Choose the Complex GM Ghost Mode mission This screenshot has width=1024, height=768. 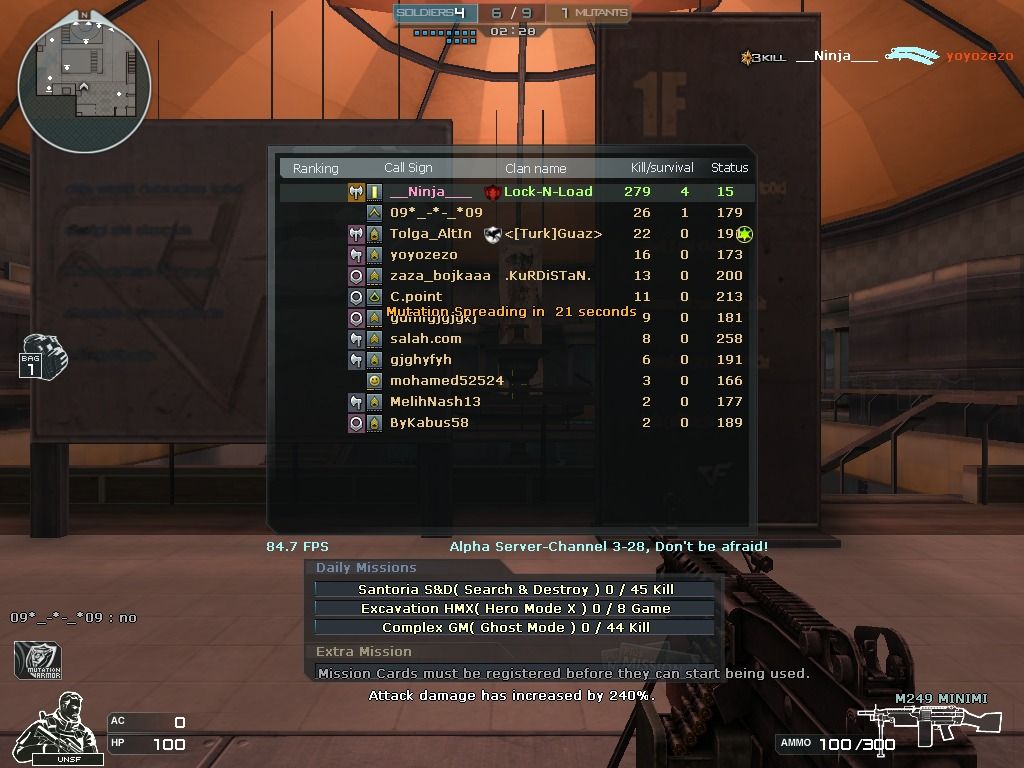(x=515, y=627)
